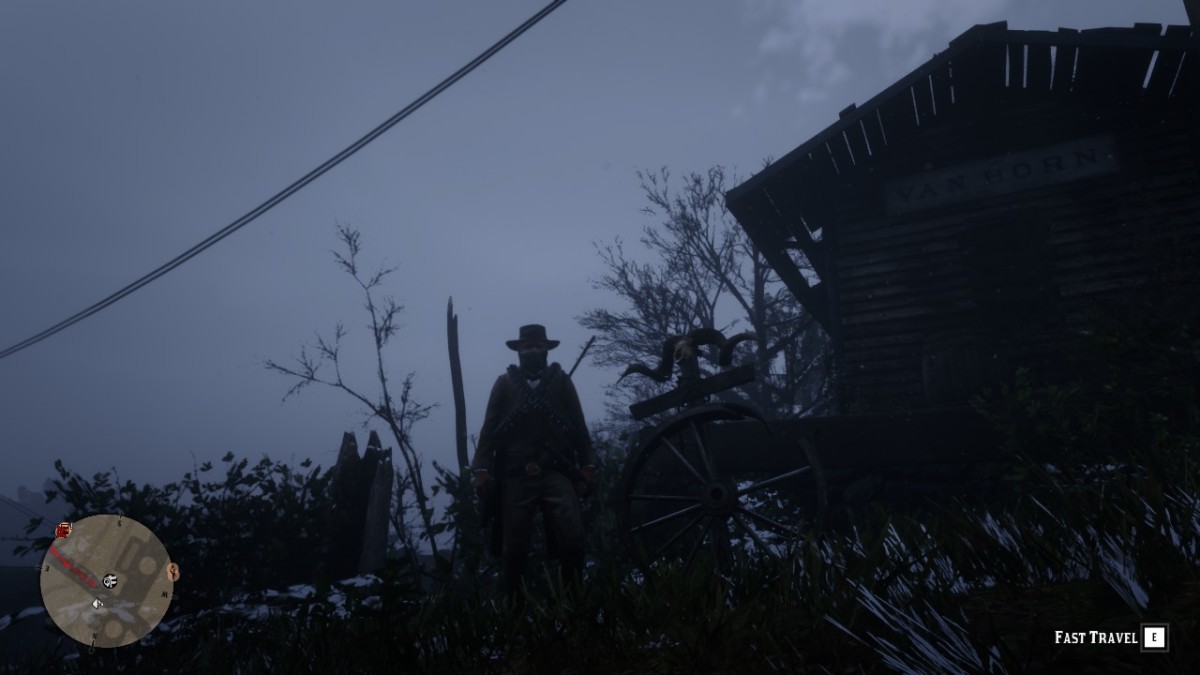Open the circular minimap radar

106,581
